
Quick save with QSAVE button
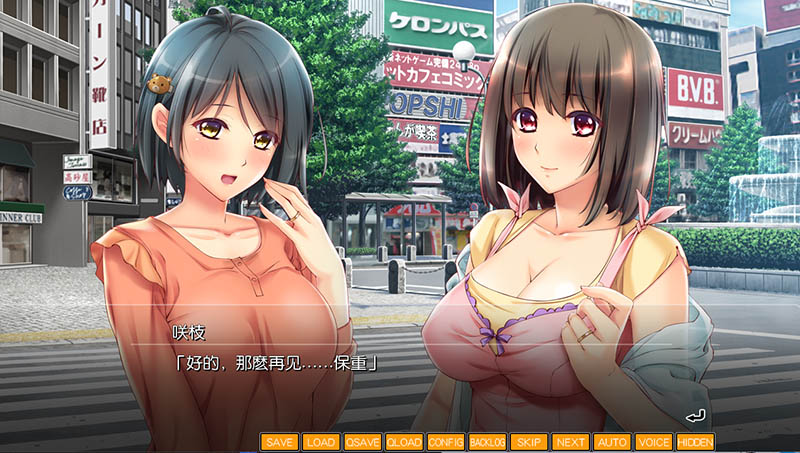(362, 441)
